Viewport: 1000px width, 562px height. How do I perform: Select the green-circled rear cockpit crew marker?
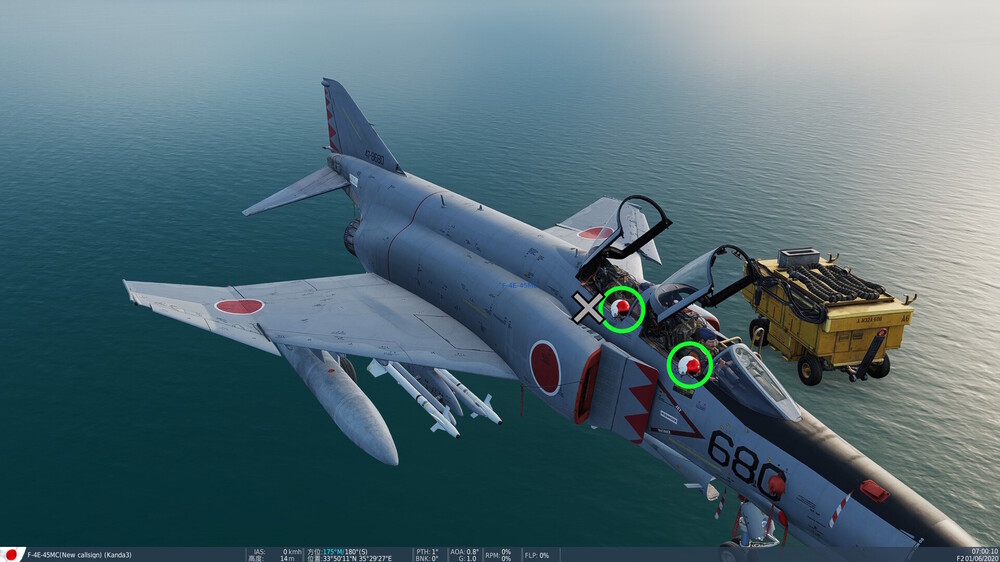(x=622, y=308)
